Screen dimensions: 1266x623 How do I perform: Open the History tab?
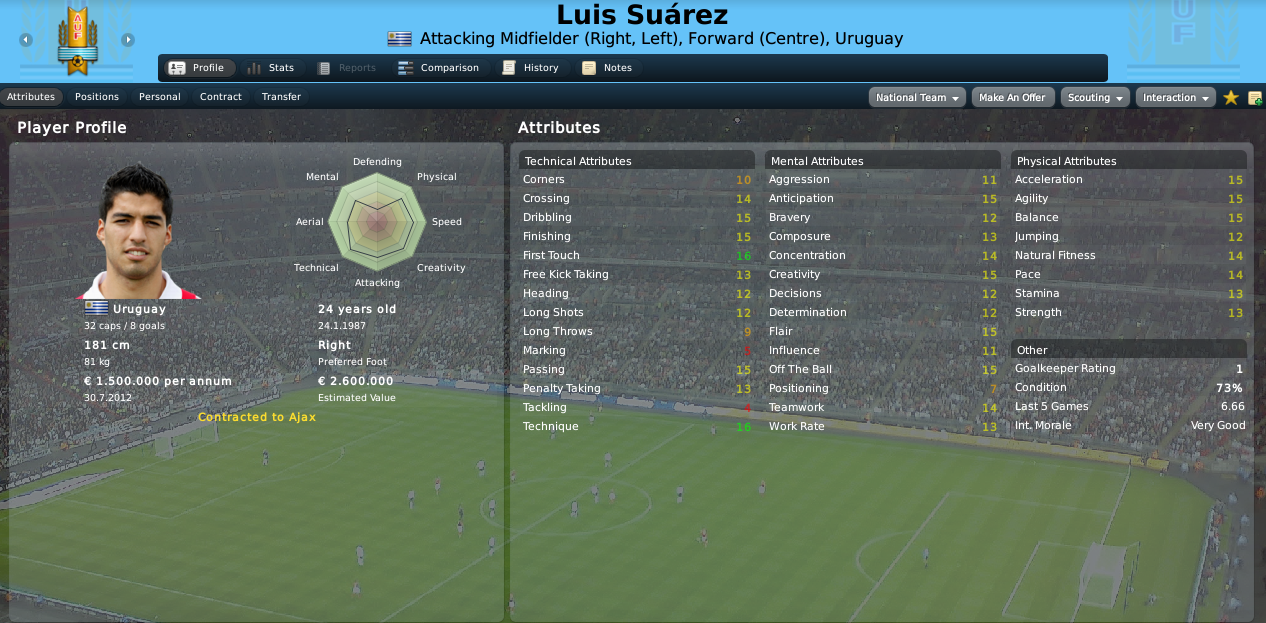pos(530,68)
